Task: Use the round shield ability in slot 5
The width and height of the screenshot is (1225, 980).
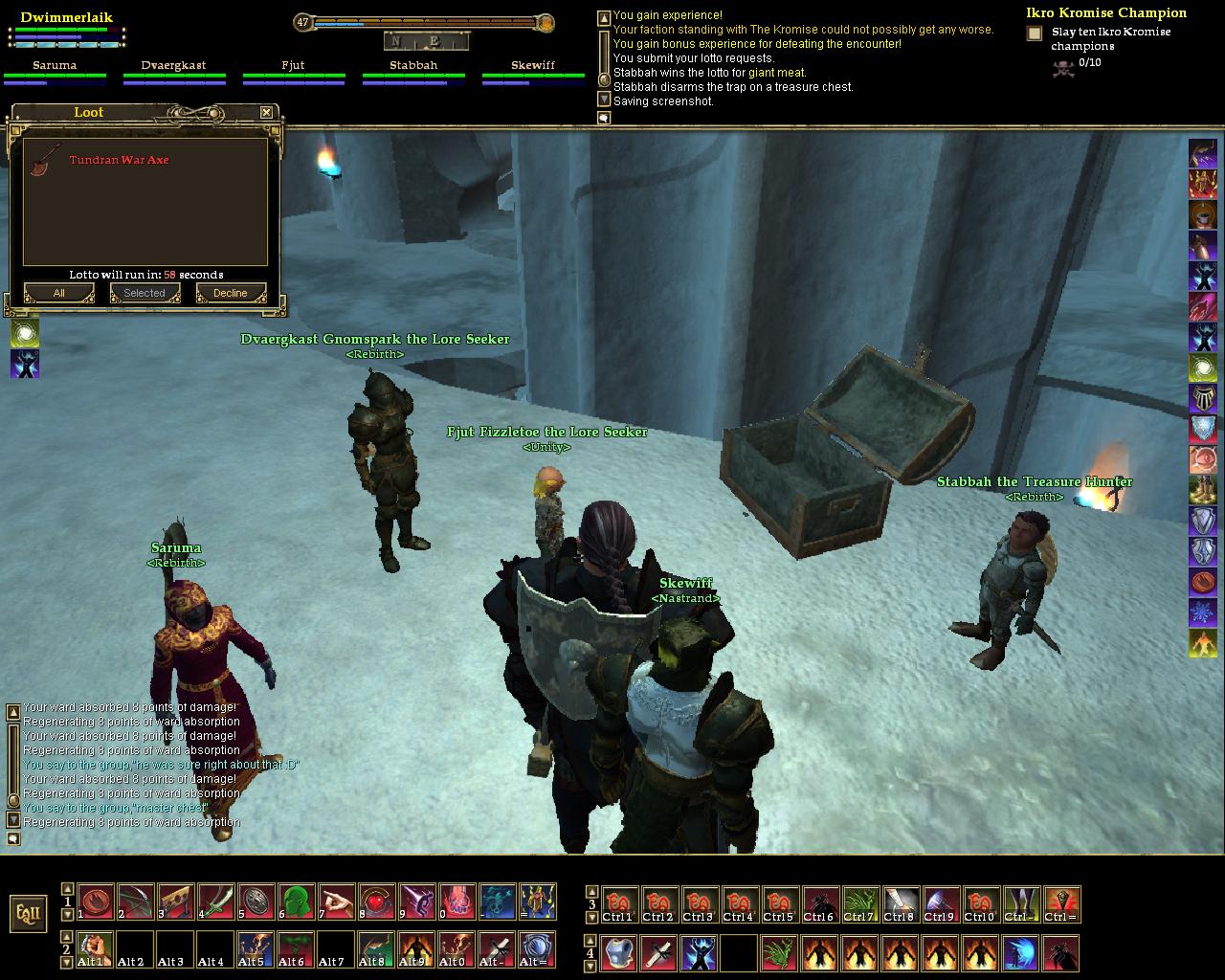Action: [256, 902]
